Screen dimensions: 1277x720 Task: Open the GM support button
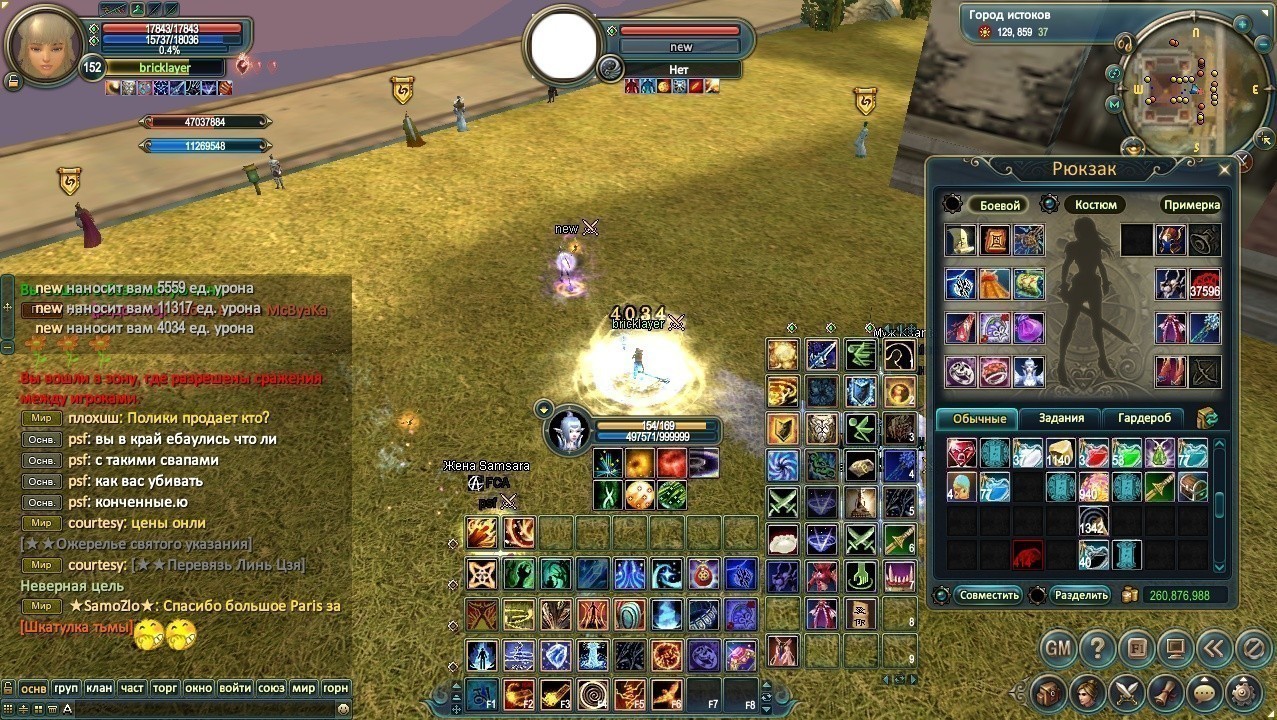click(x=1058, y=648)
